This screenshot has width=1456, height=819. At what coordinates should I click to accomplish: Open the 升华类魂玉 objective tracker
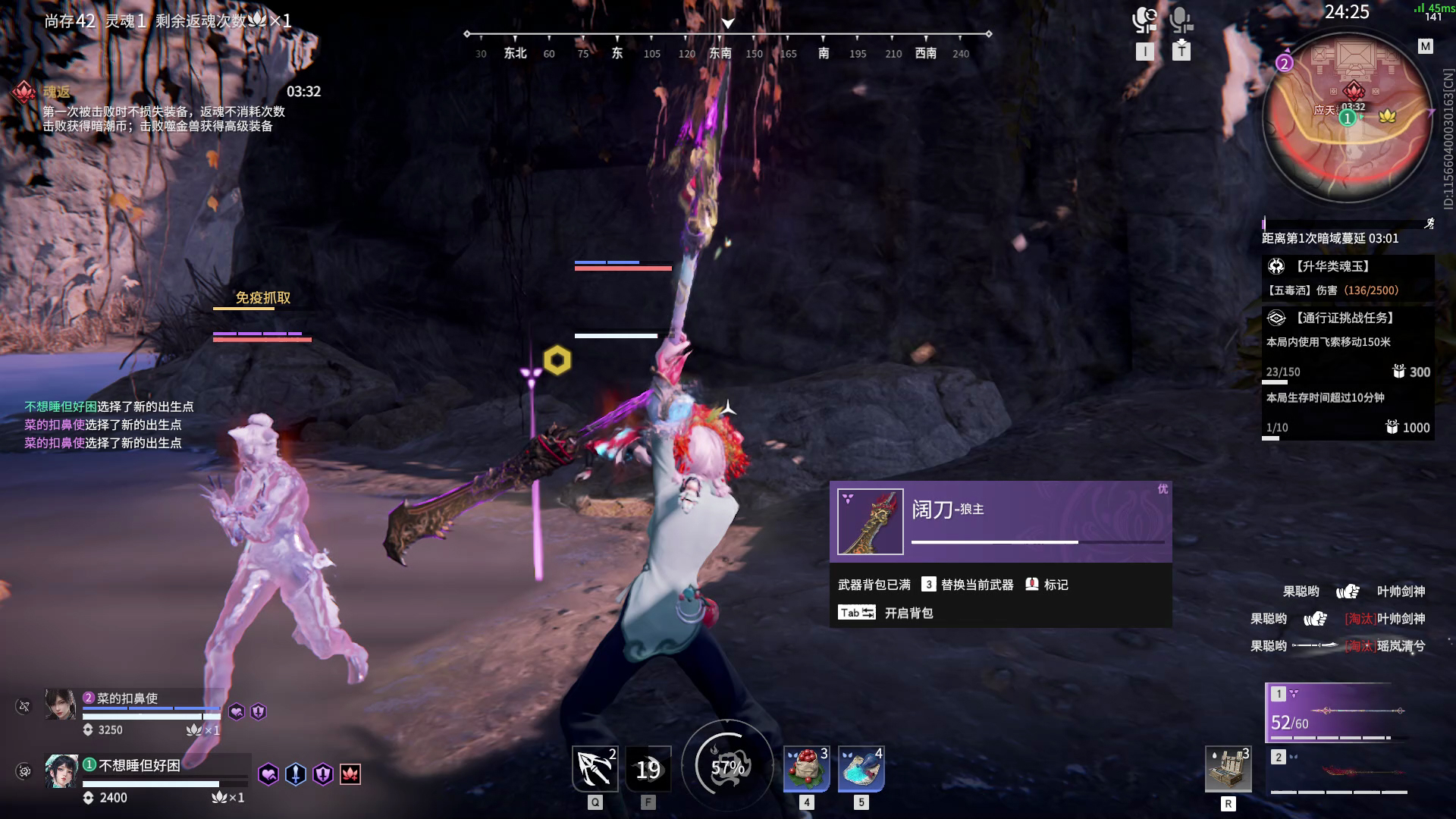coord(1332,266)
